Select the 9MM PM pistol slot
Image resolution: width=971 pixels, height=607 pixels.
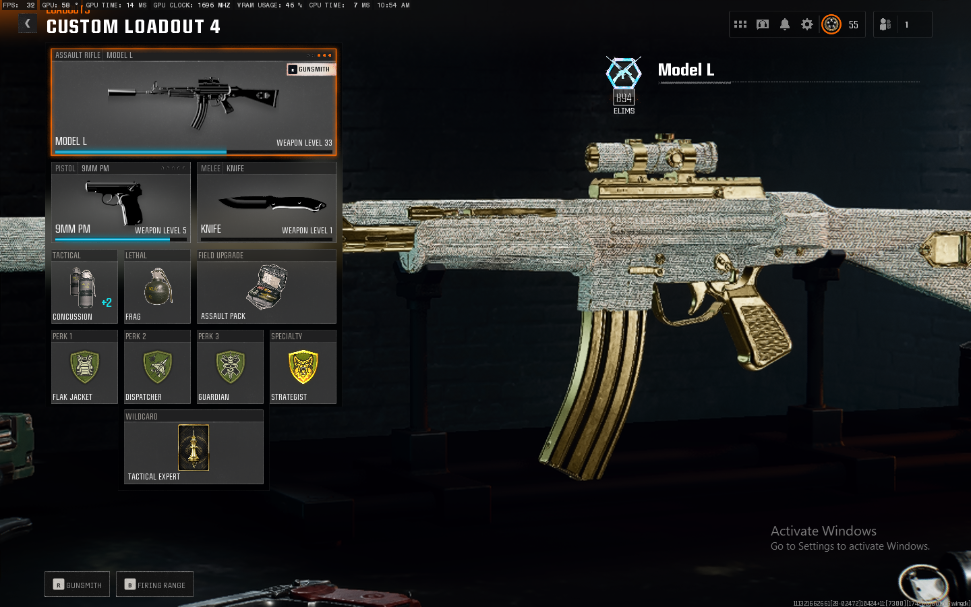pos(120,203)
